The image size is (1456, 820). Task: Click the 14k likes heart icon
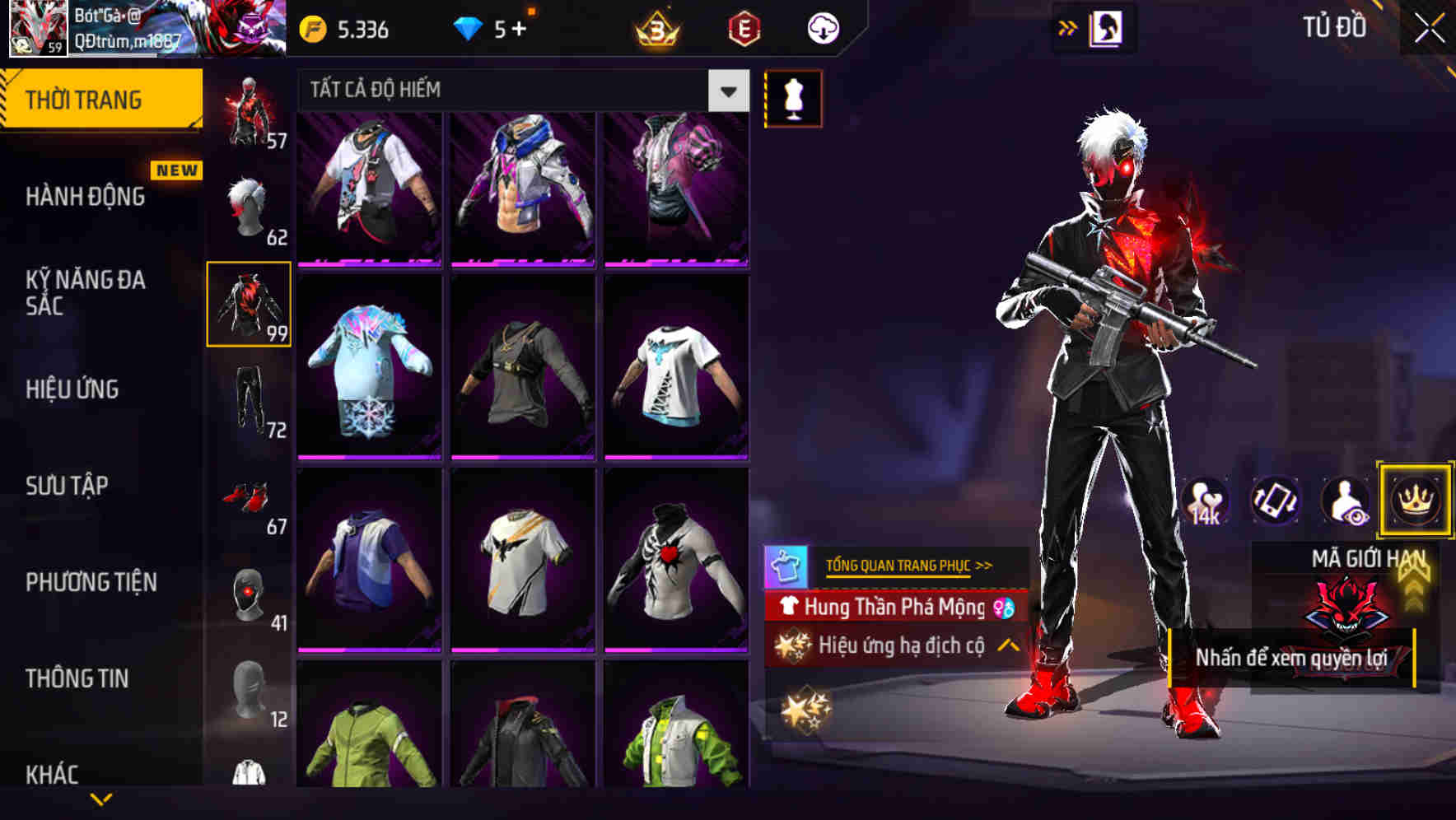[1206, 501]
